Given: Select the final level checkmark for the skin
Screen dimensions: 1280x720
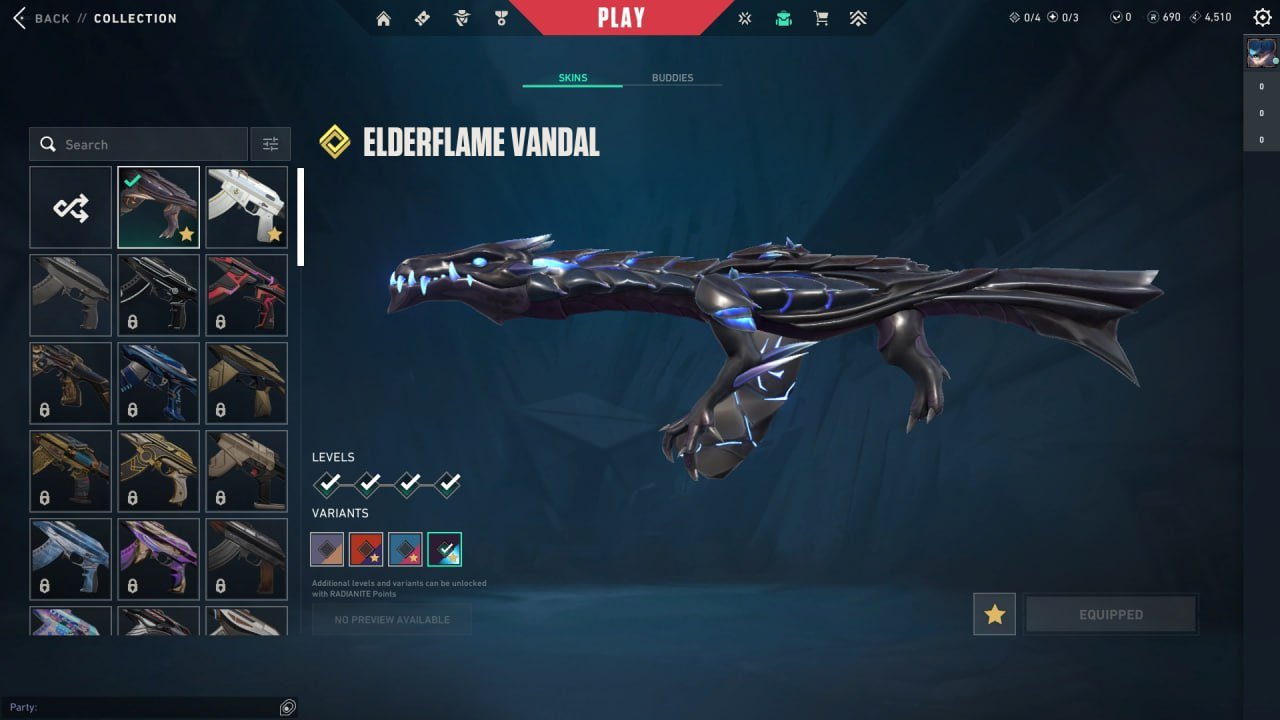Looking at the screenshot, I should (447, 483).
